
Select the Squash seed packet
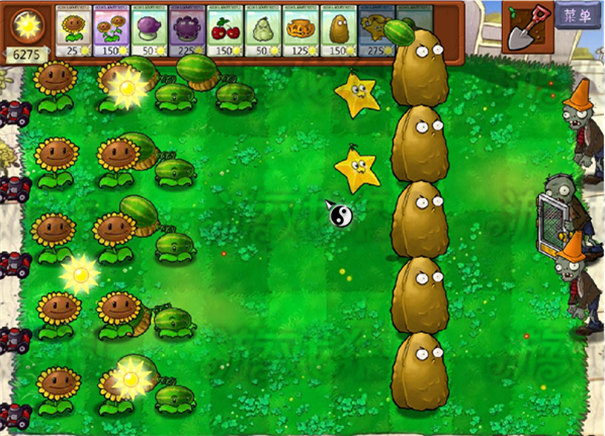coord(262,30)
